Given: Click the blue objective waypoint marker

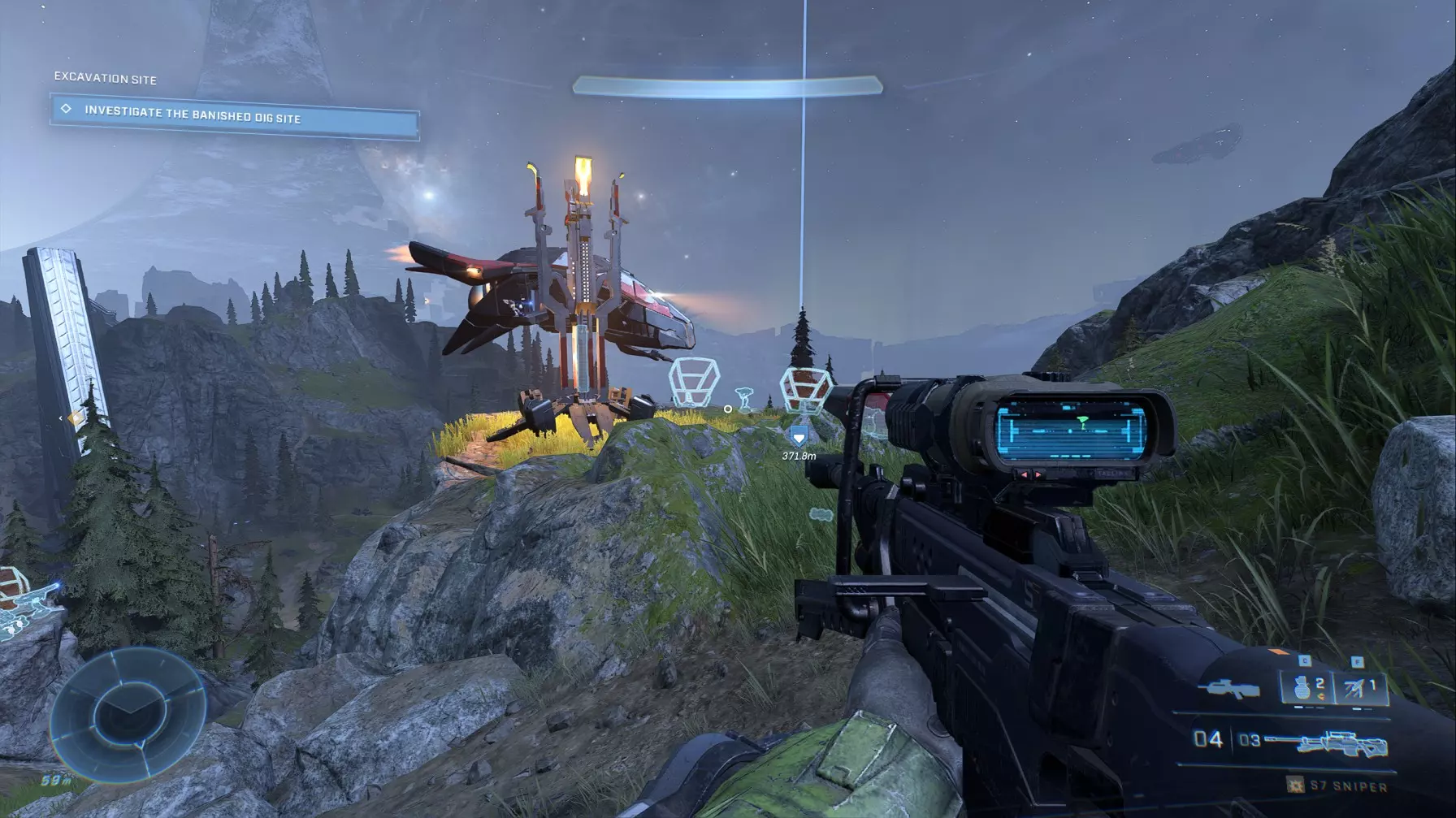Looking at the screenshot, I should click(x=799, y=437).
